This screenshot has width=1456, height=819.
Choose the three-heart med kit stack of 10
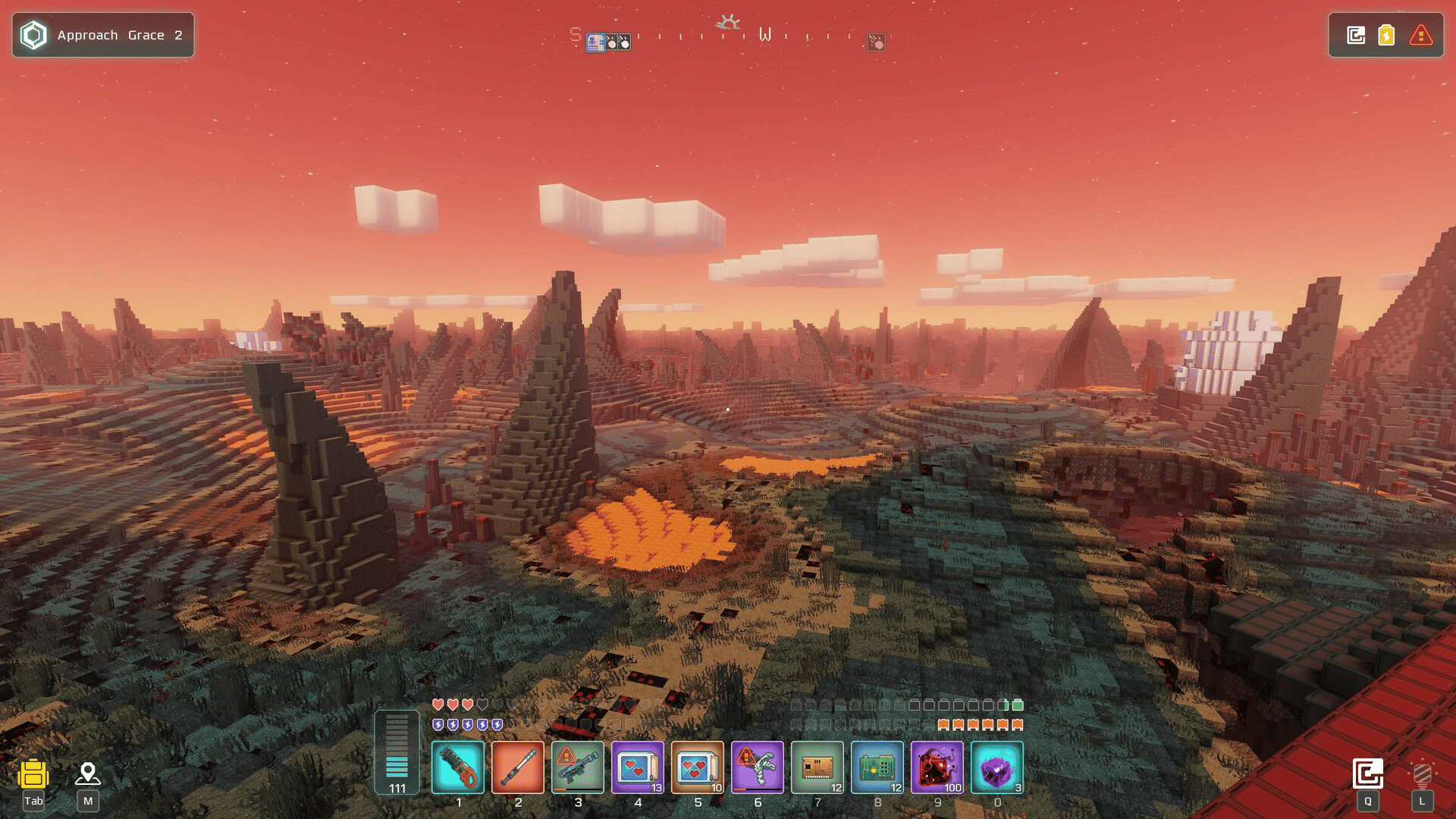pyautogui.click(x=698, y=767)
